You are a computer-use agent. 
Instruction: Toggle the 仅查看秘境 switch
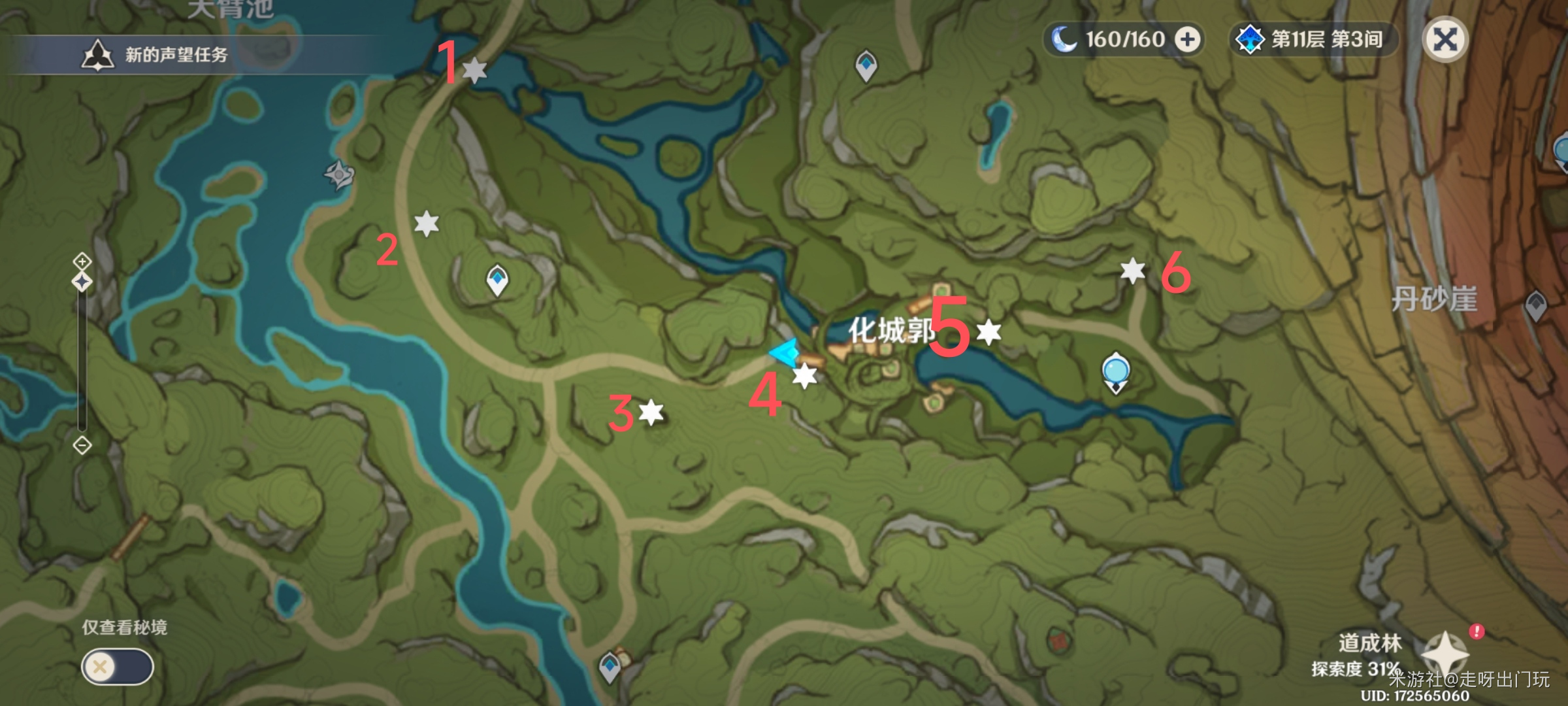tap(118, 667)
